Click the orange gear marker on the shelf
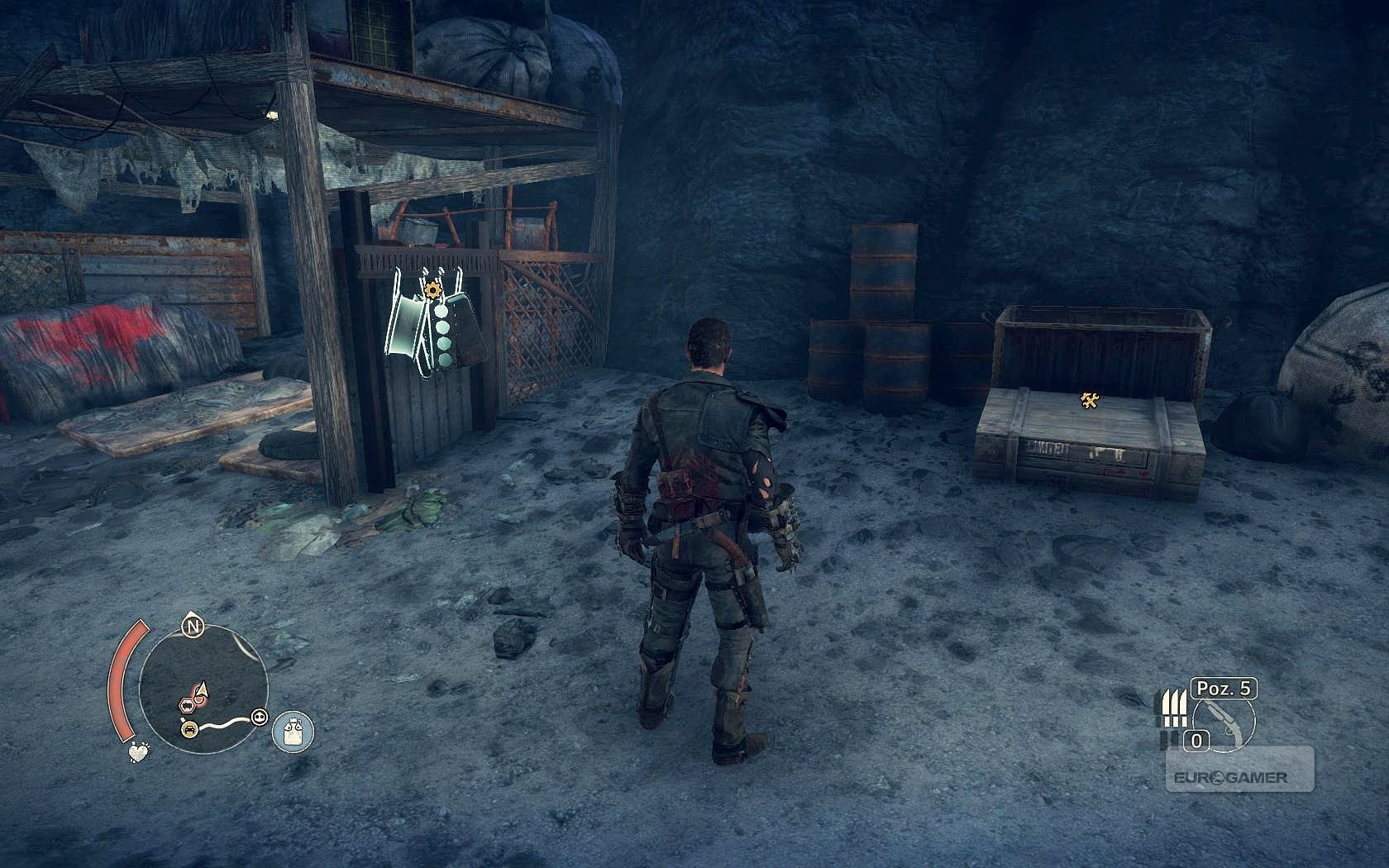Viewport: 1389px width, 868px height. (x=431, y=289)
